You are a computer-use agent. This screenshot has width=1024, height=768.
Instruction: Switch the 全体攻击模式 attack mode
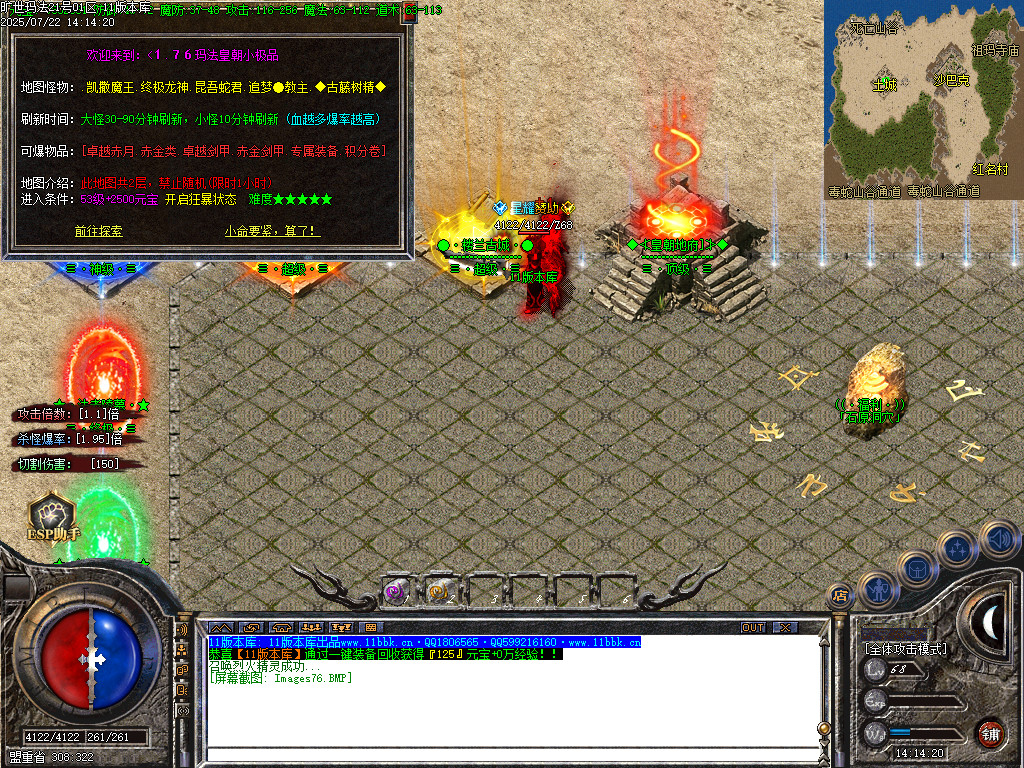click(x=905, y=649)
